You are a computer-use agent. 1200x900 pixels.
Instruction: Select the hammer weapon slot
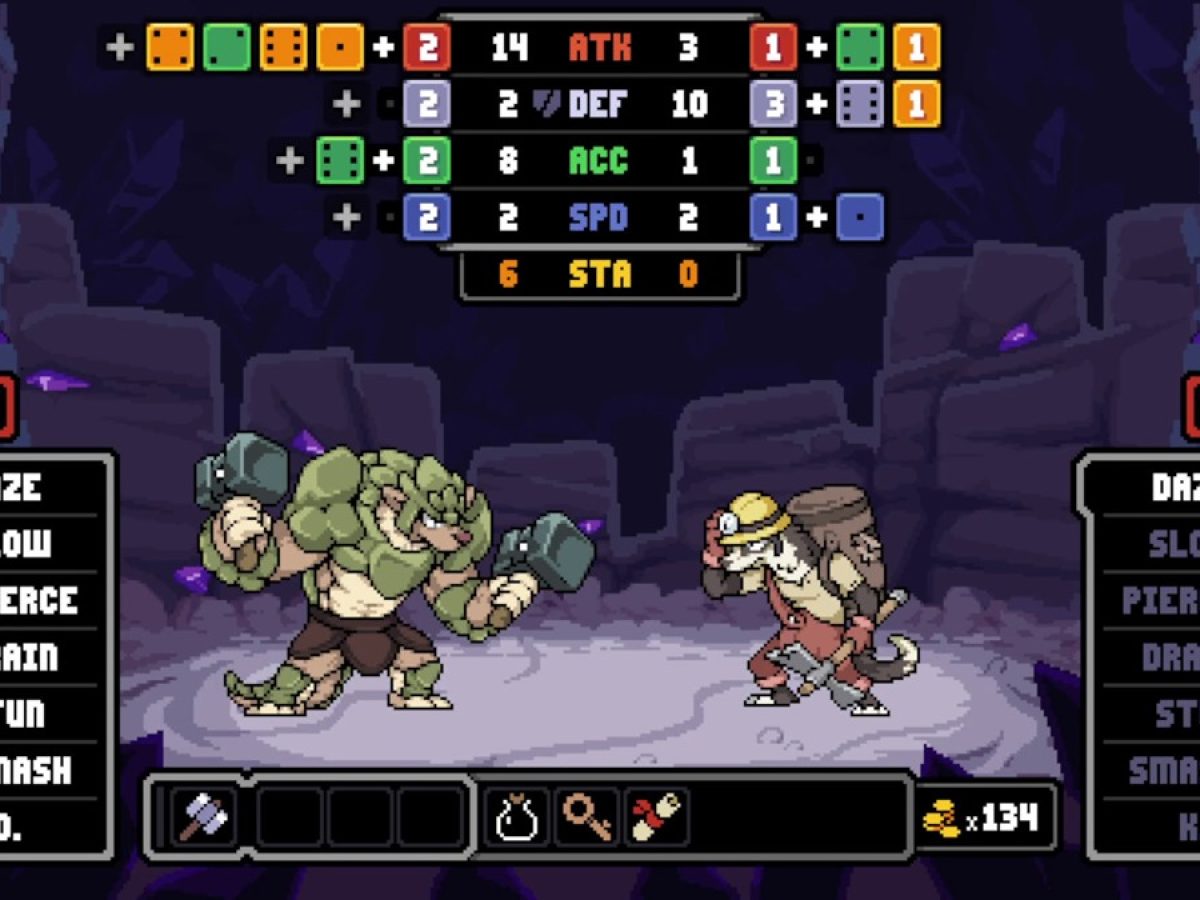click(x=204, y=817)
